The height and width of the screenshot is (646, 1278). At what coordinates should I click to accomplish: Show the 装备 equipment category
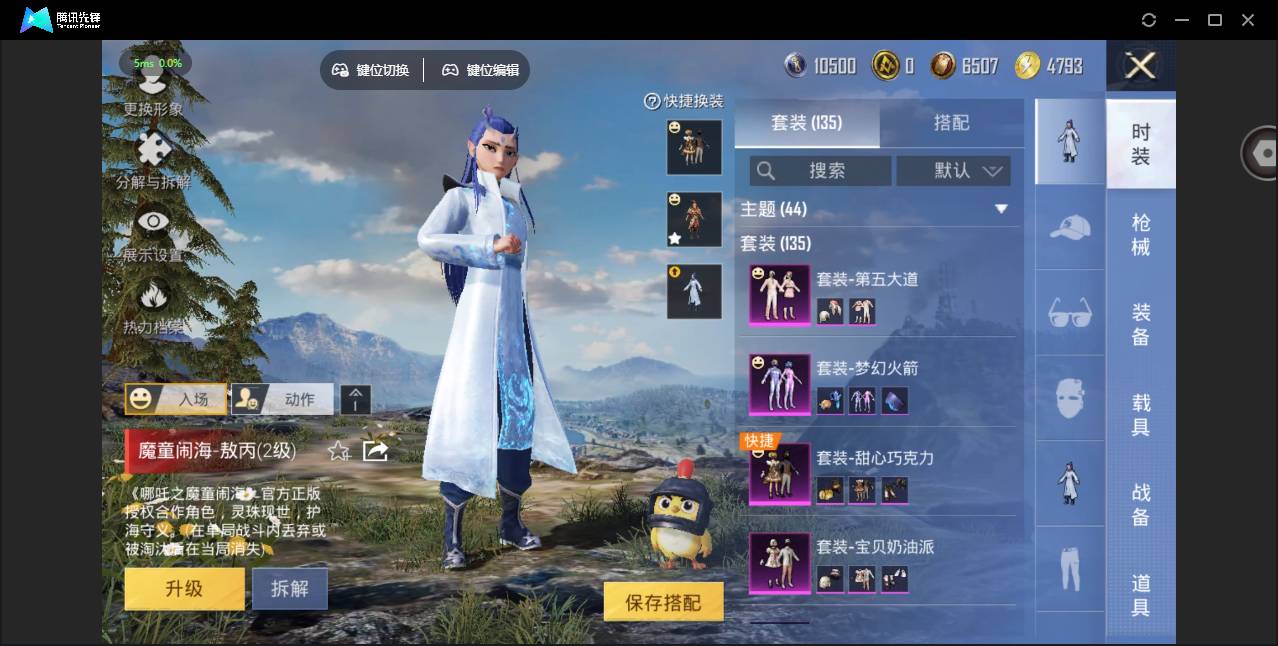(1140, 325)
